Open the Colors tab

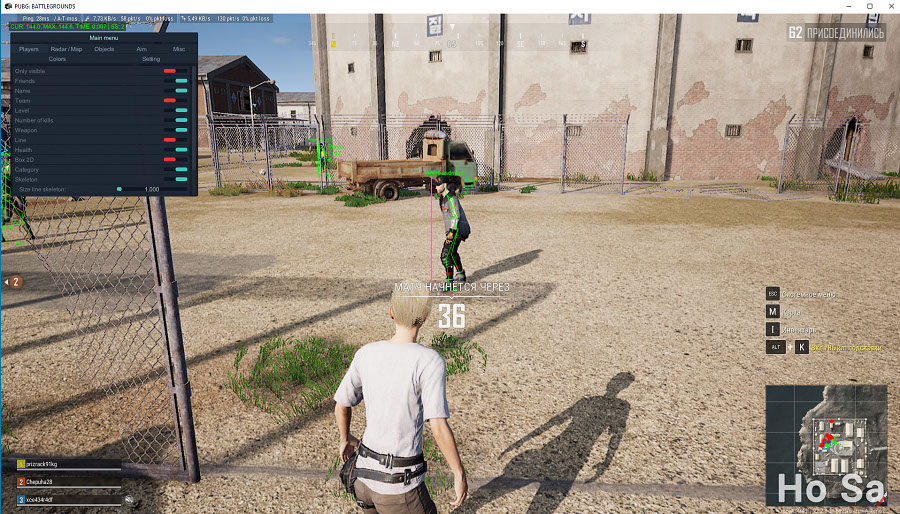[x=57, y=59]
